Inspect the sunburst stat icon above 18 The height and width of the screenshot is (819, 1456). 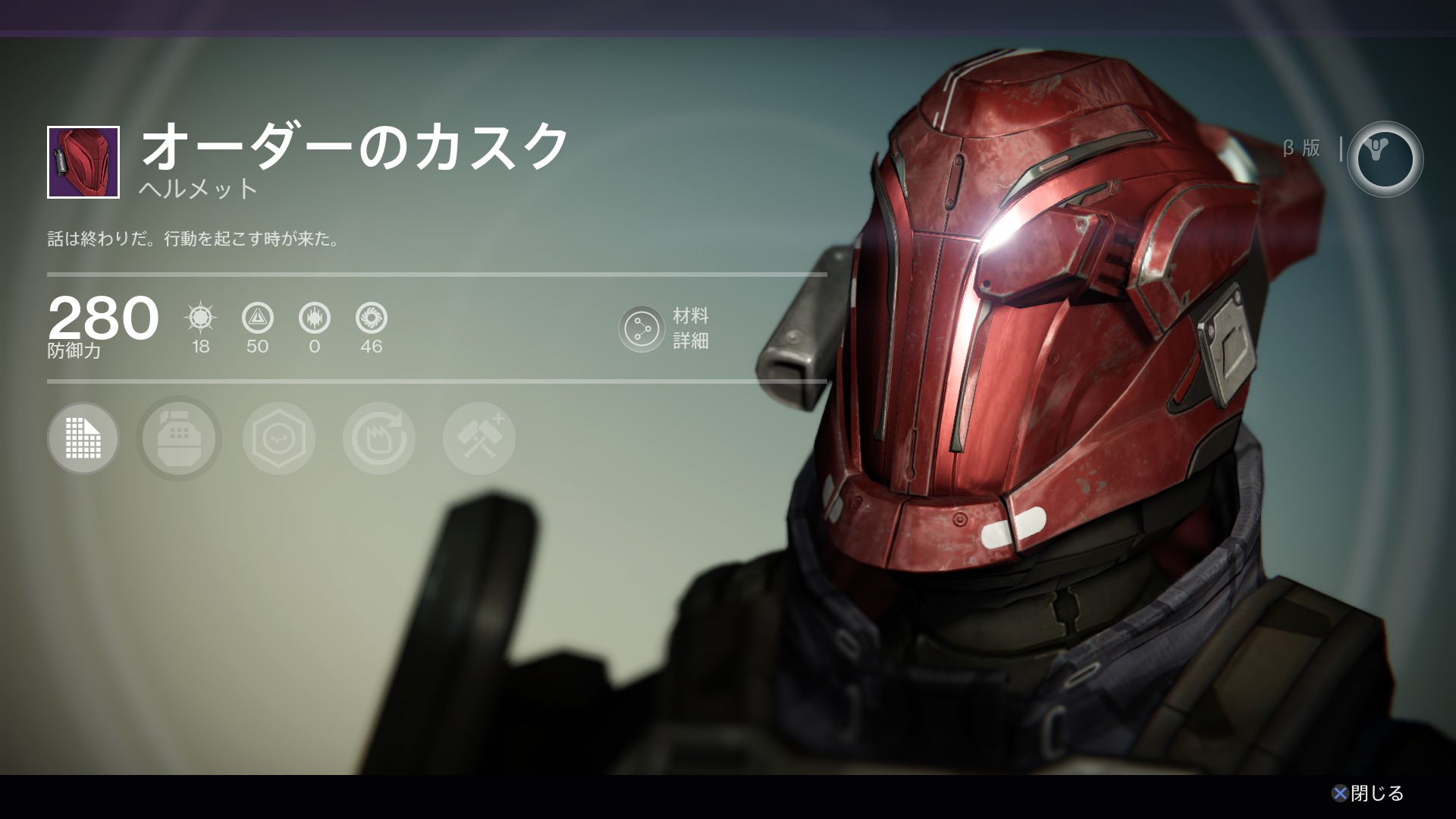tap(200, 318)
